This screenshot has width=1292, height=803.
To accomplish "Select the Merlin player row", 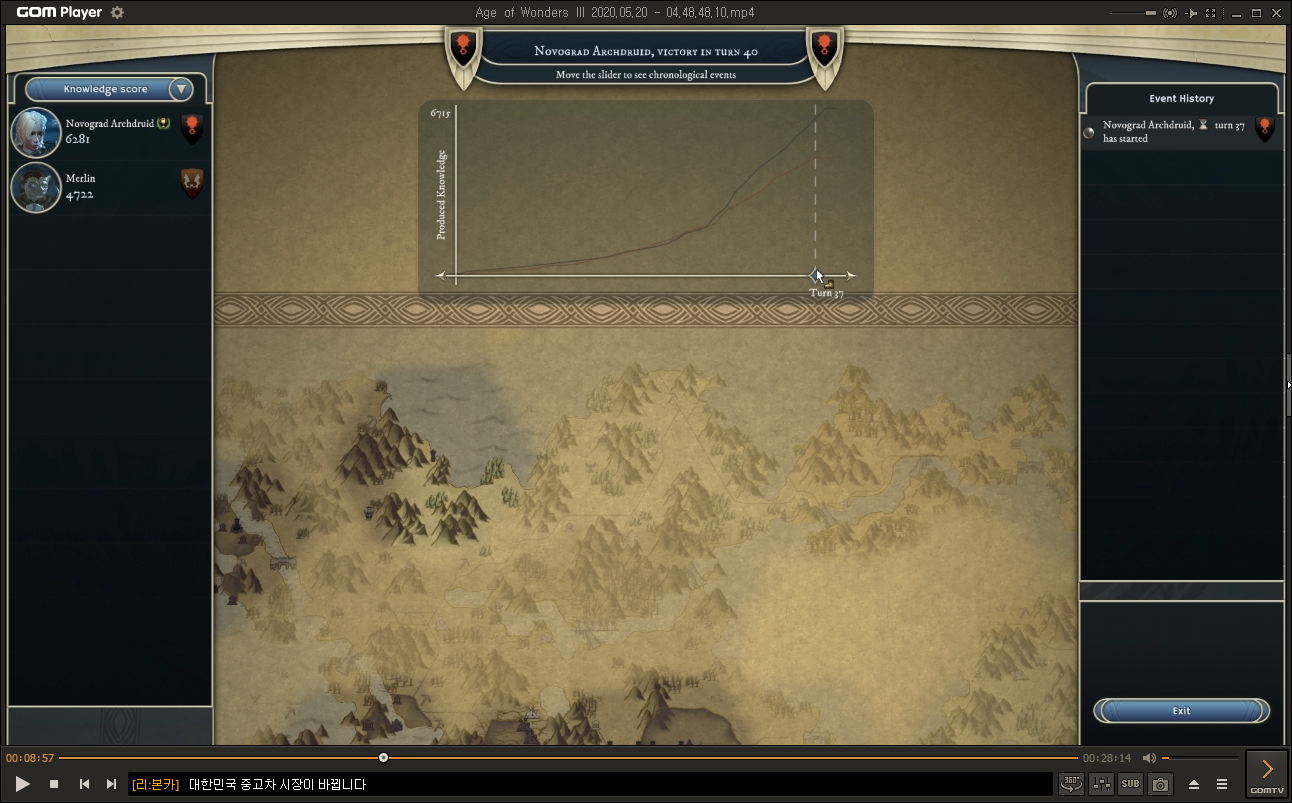I will pyautogui.click(x=109, y=187).
